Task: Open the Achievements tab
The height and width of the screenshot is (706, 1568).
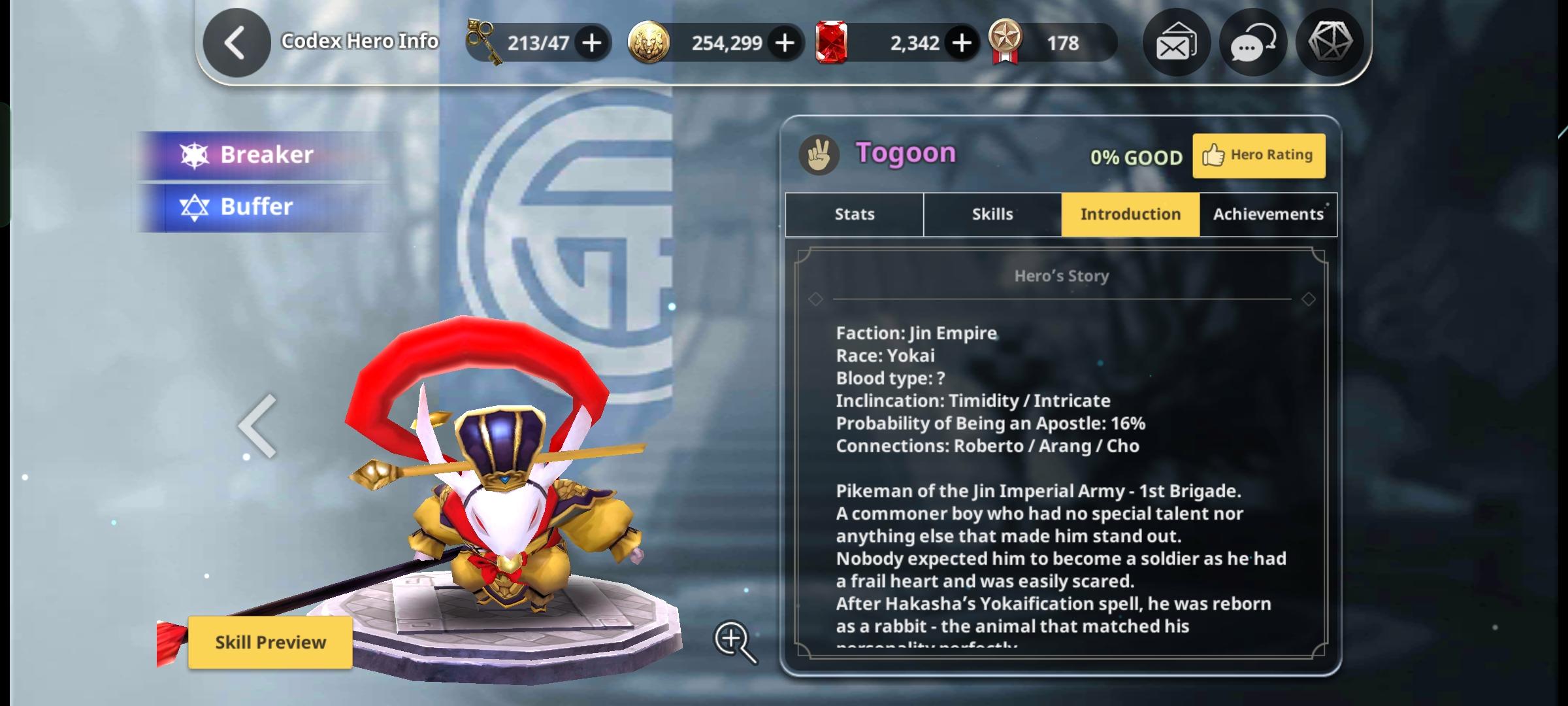Action: tap(1267, 214)
